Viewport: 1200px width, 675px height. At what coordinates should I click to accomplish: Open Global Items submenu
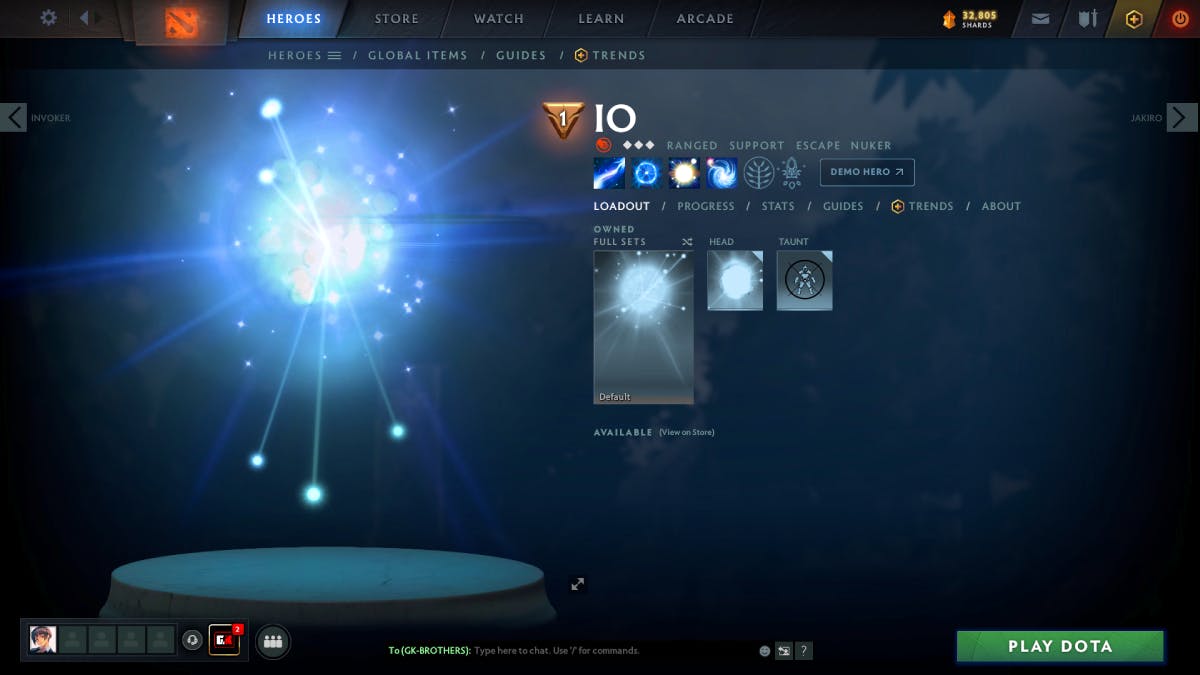[x=417, y=56]
